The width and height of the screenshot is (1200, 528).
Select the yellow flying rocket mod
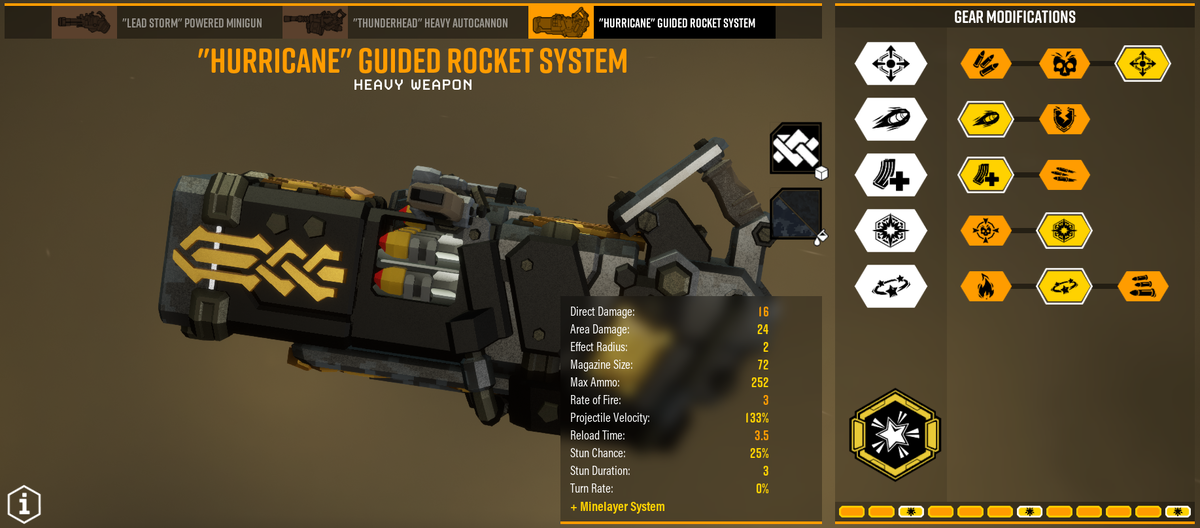(984, 119)
